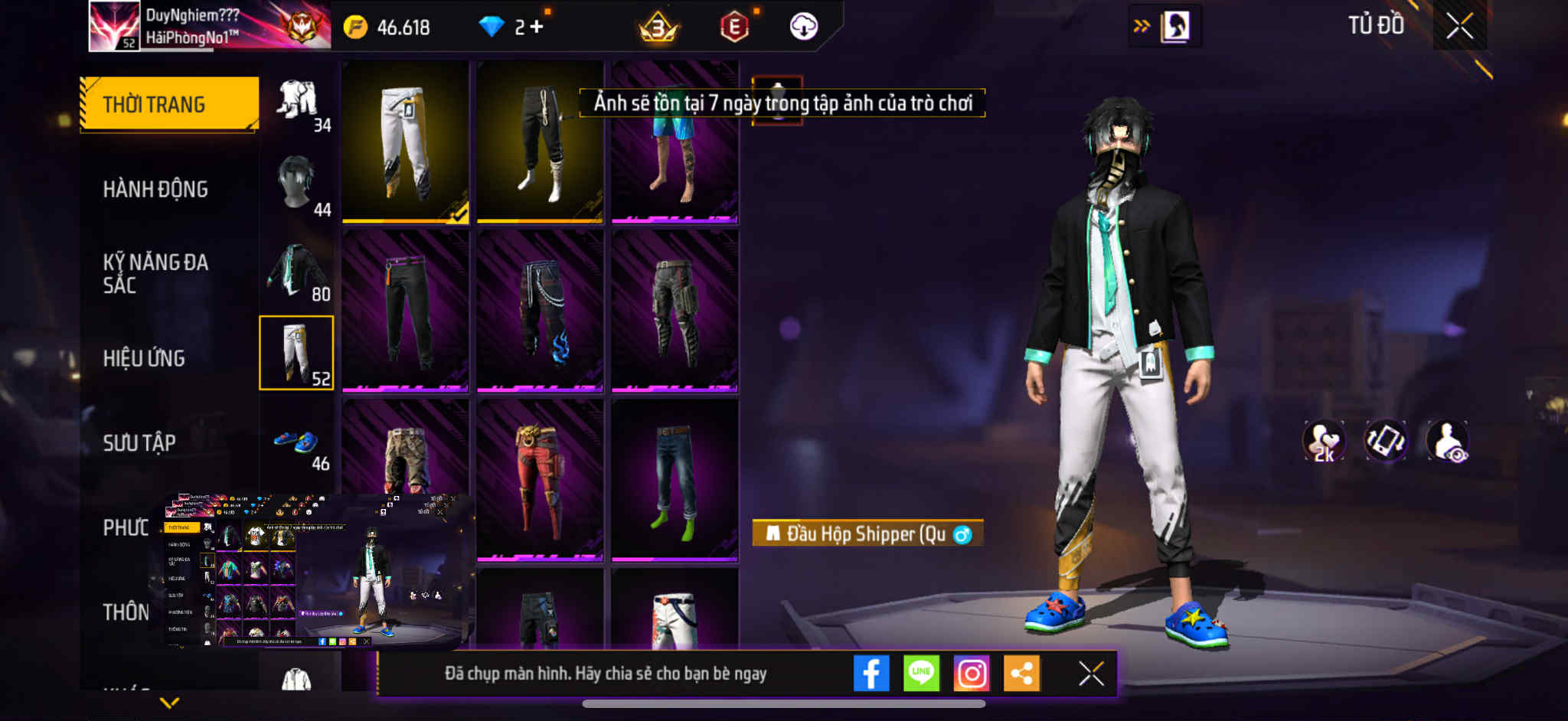Screen dimensions: 1568x721
Task: Add diamonds with the plus button
Action: click(x=537, y=27)
